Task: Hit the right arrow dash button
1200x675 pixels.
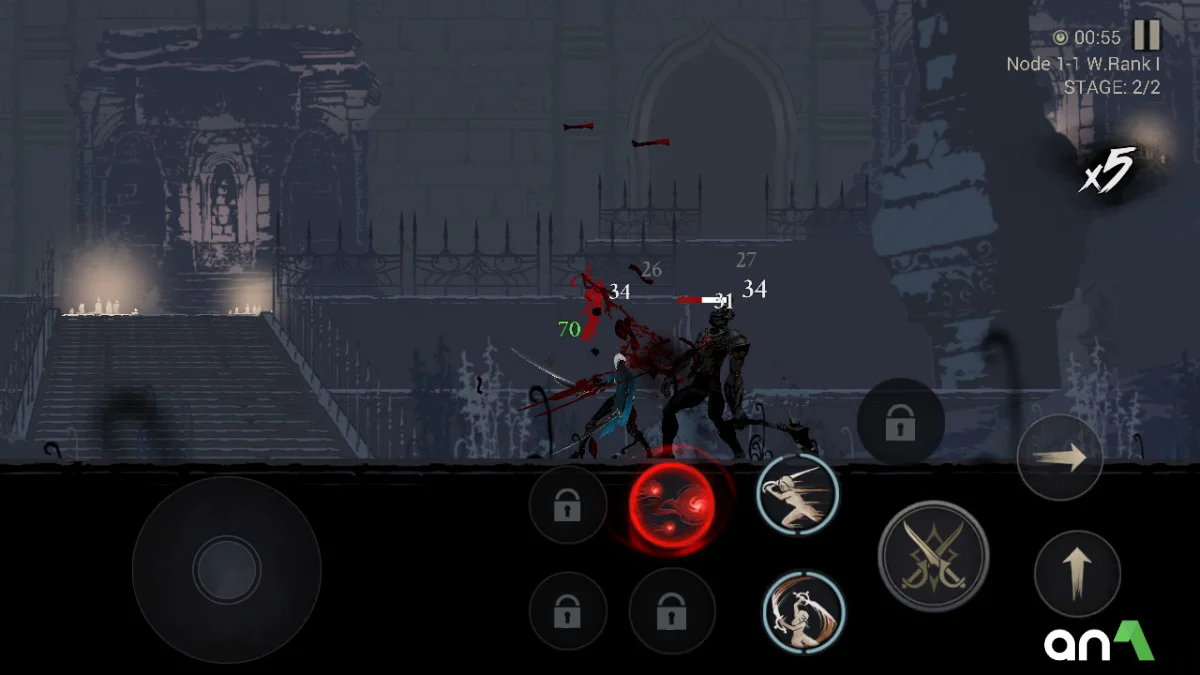Action: pos(1059,458)
